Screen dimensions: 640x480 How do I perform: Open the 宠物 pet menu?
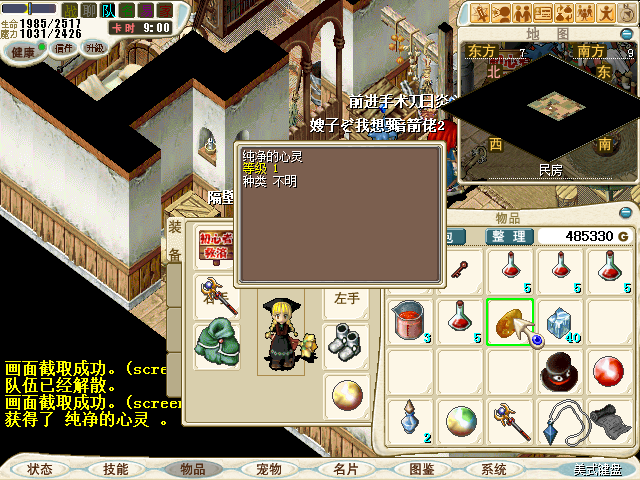pyautogui.click(x=268, y=468)
